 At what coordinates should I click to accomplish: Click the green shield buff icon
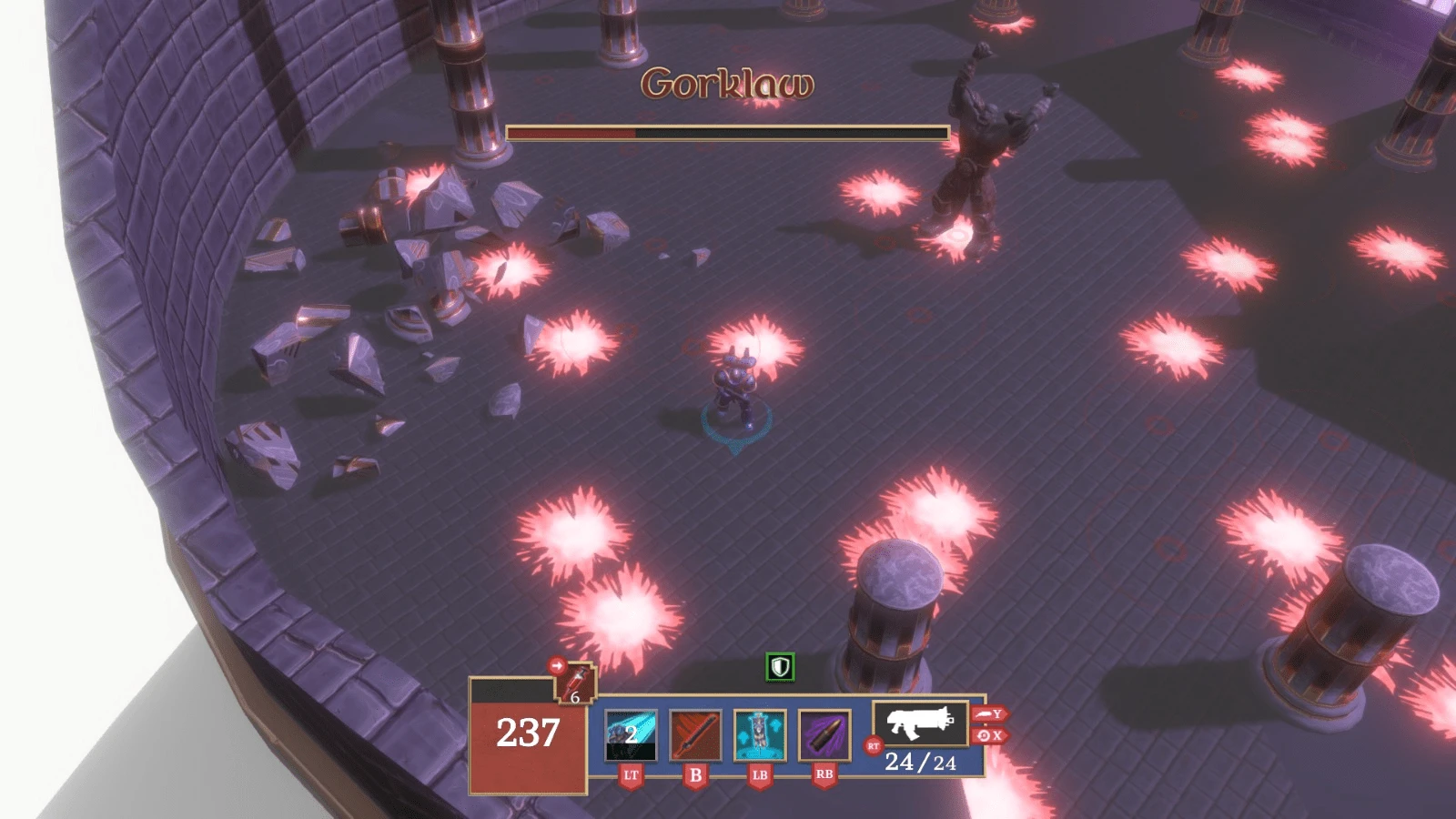click(780, 667)
